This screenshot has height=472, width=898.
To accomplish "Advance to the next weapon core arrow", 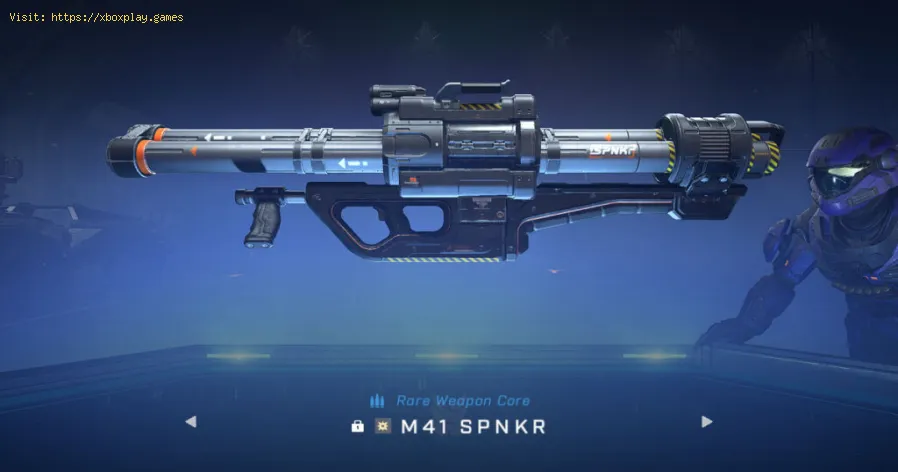I will (x=707, y=422).
